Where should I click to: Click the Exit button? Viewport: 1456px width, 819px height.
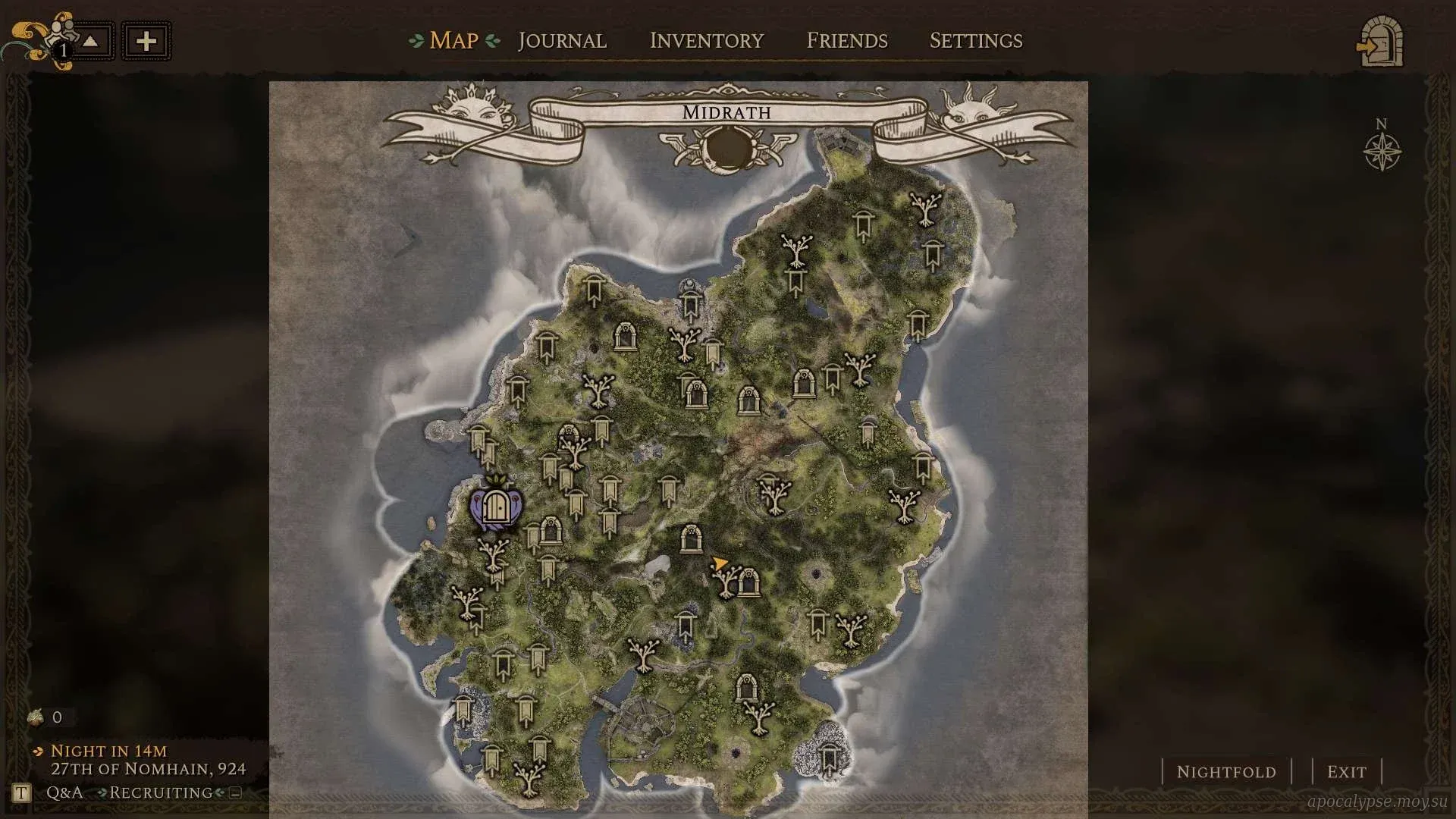click(x=1346, y=772)
